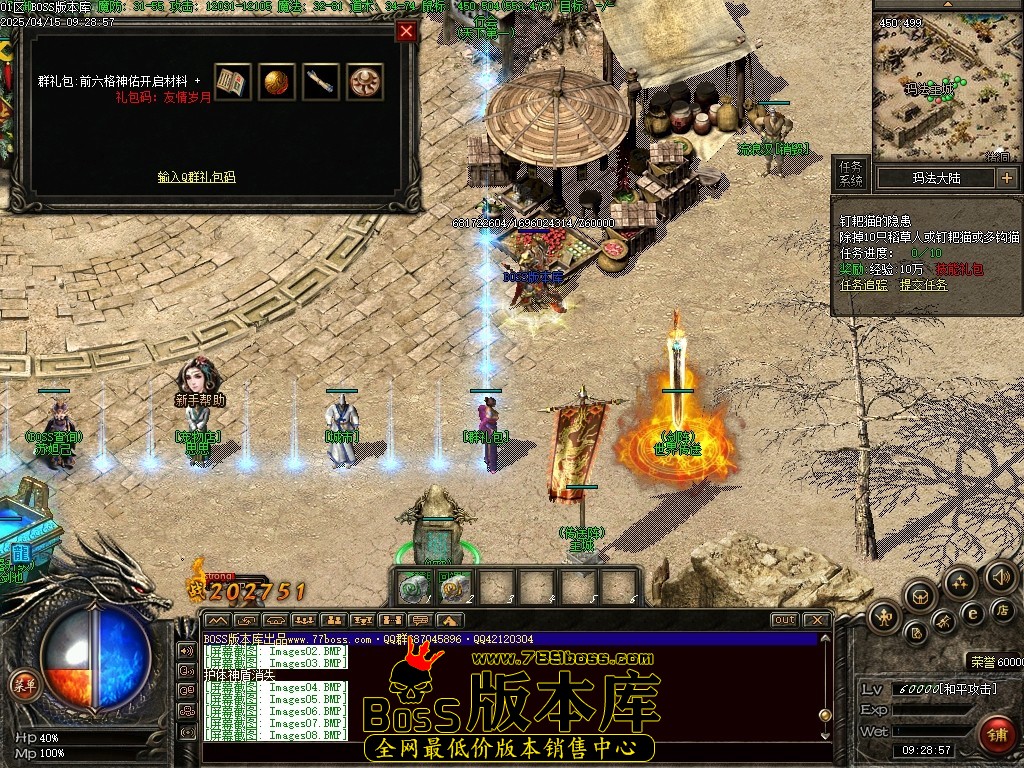Toggle sound with the speaker icon
Viewport: 1024px width, 768px height.
point(1000,576)
